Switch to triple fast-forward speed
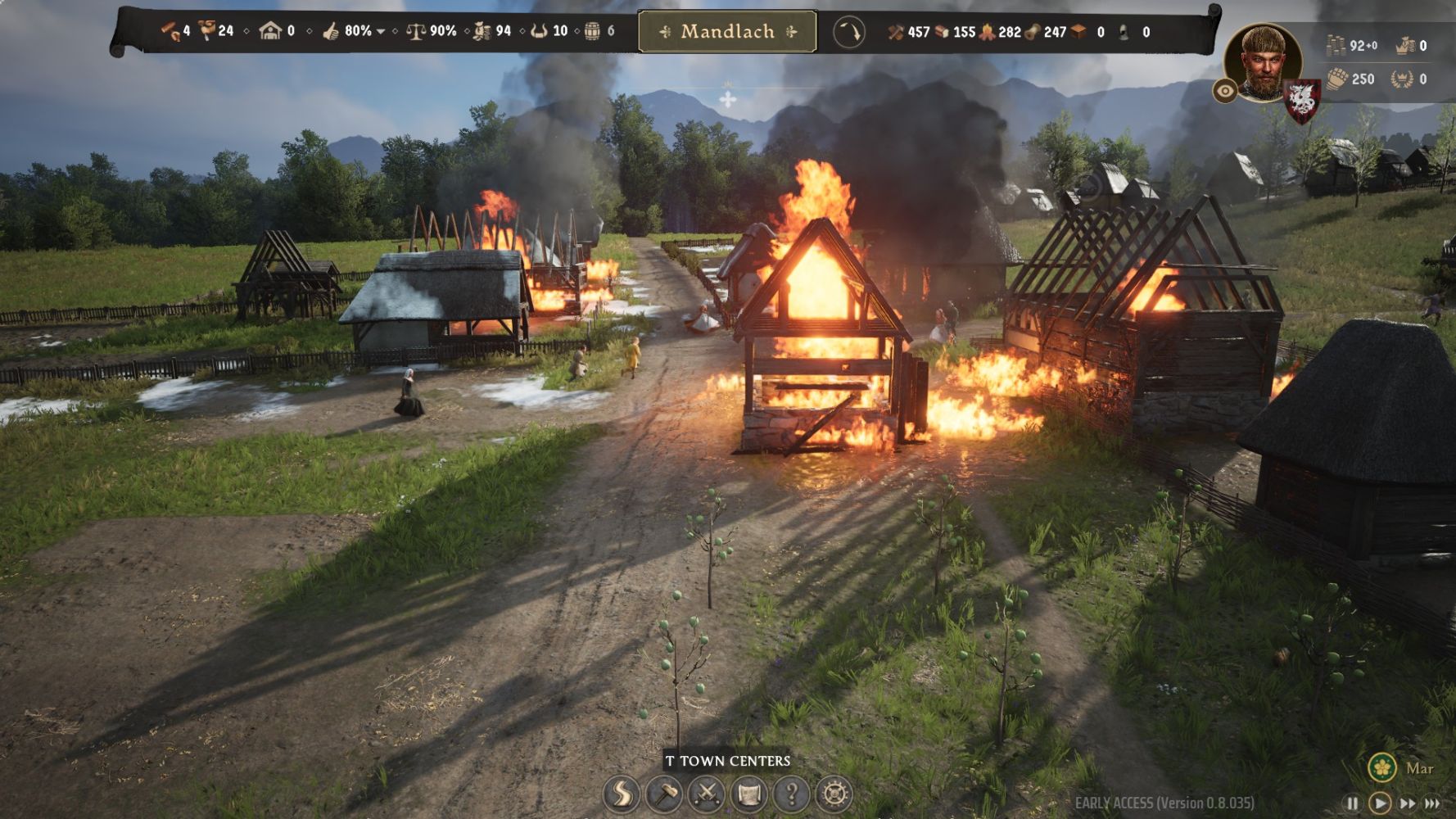Viewport: 1456px width, 819px height. (1432, 803)
